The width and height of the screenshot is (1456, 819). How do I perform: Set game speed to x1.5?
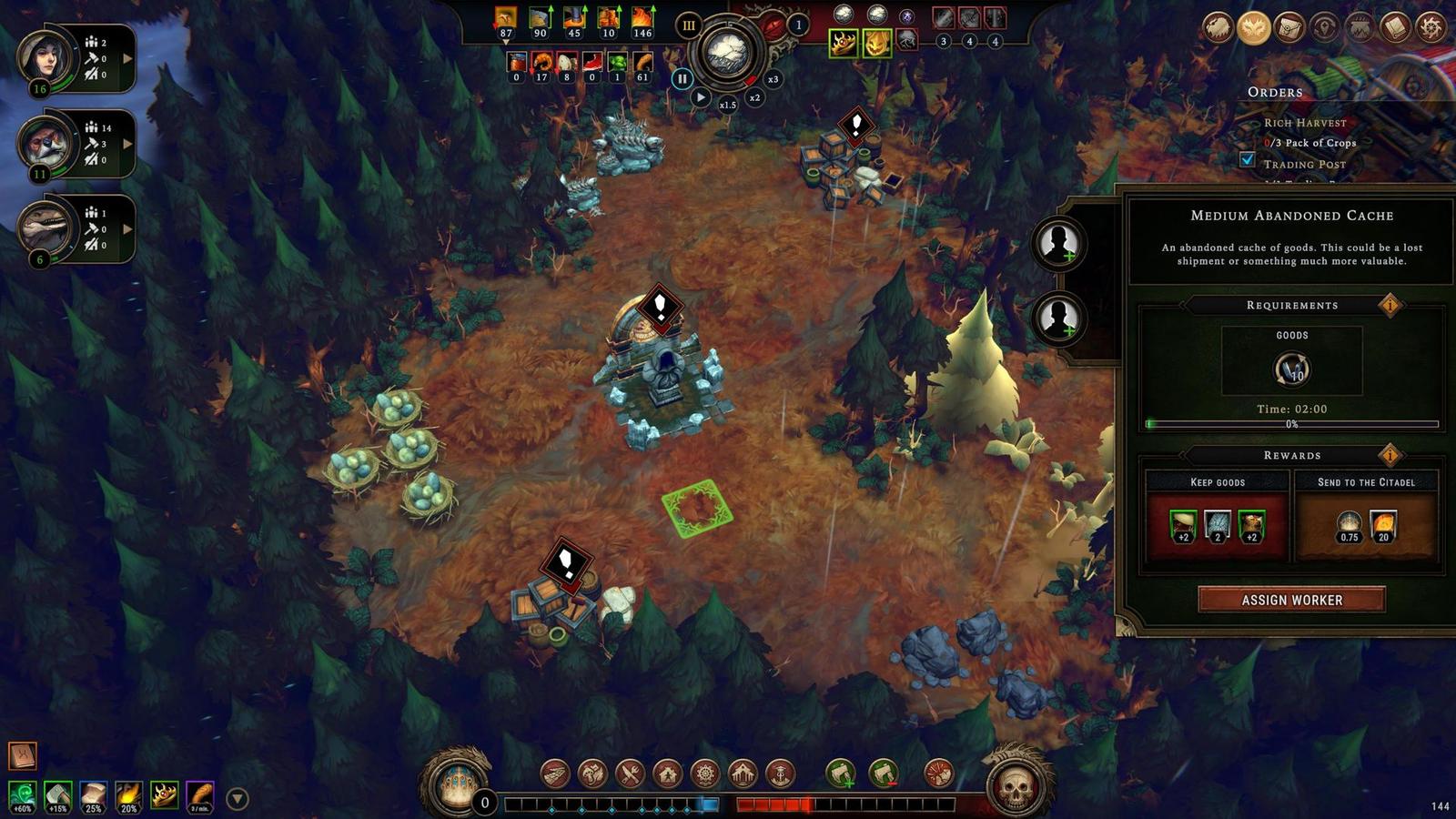[727, 105]
